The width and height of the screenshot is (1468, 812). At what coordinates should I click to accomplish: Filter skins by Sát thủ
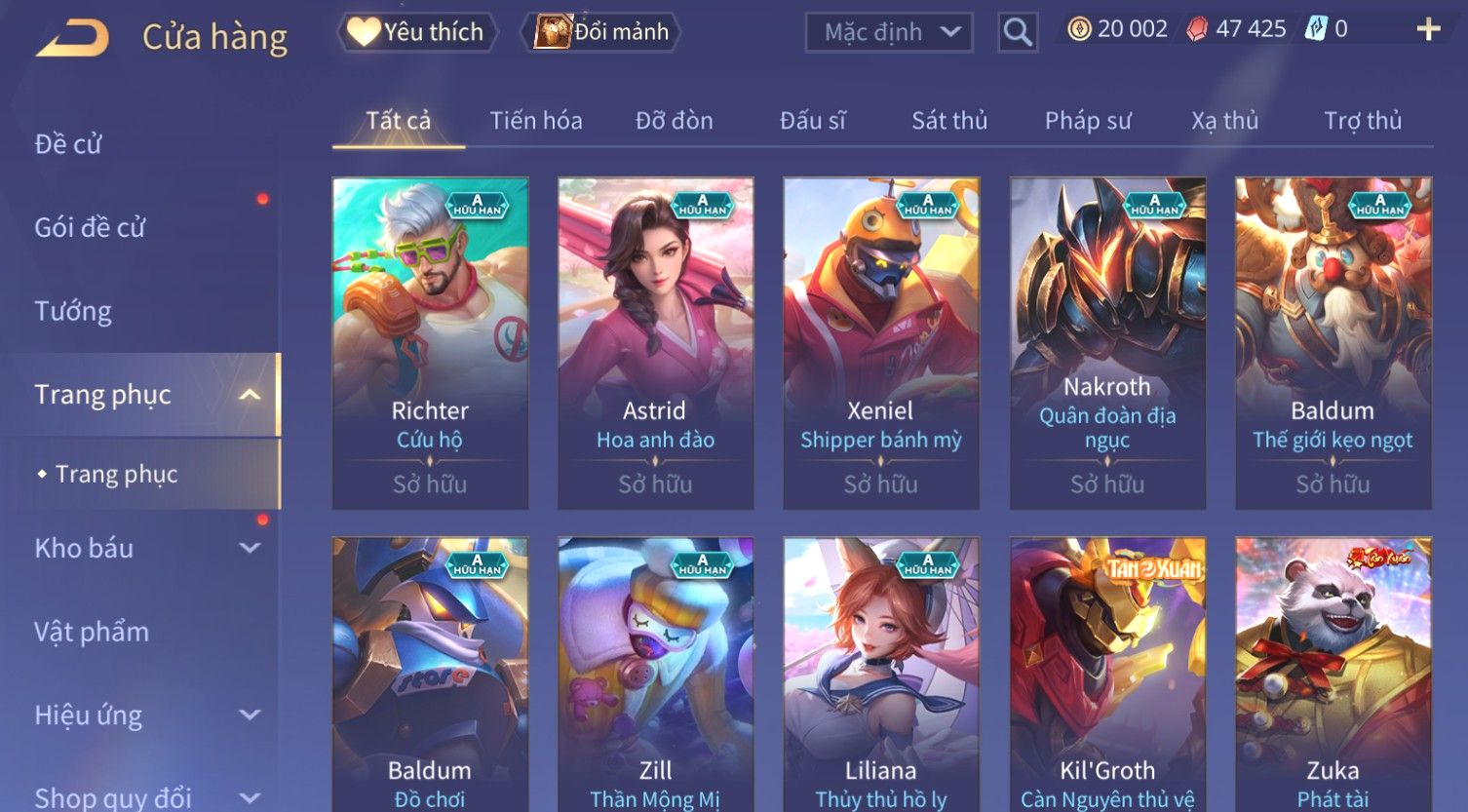click(x=949, y=121)
